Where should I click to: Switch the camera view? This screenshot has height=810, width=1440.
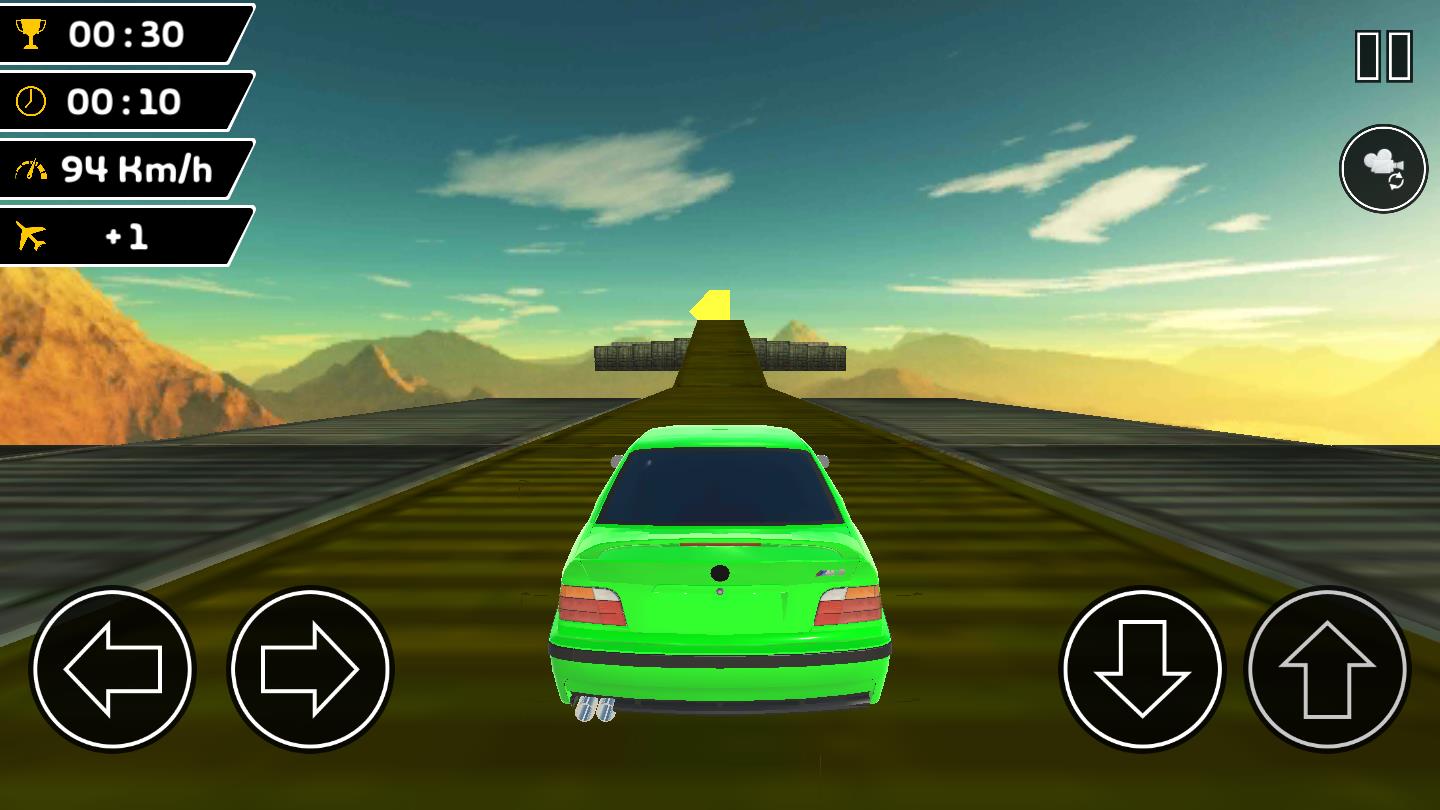click(1384, 168)
